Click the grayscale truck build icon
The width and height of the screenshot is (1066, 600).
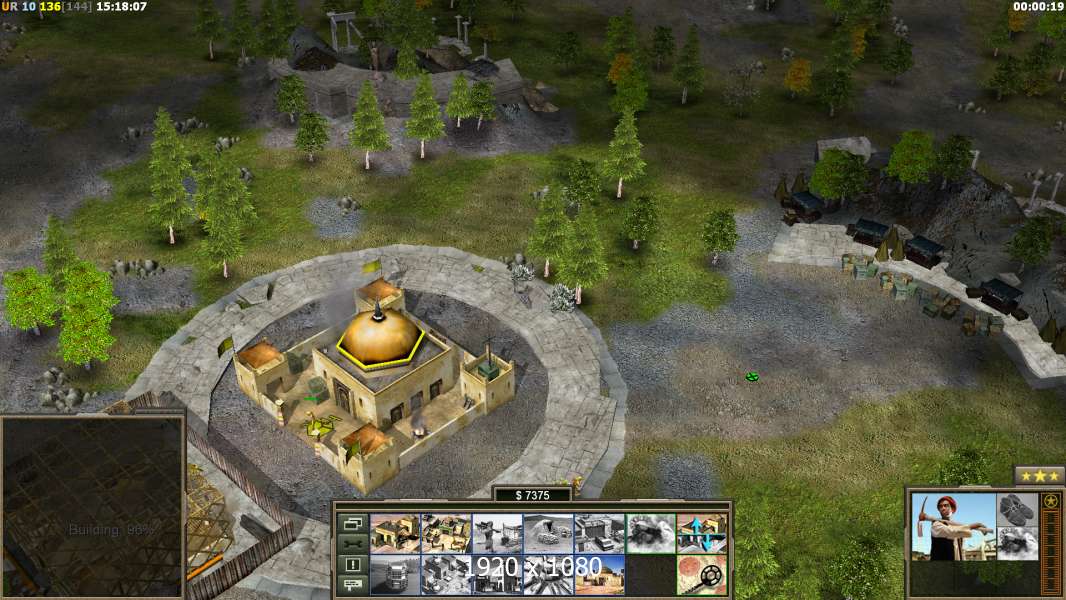tap(395, 574)
